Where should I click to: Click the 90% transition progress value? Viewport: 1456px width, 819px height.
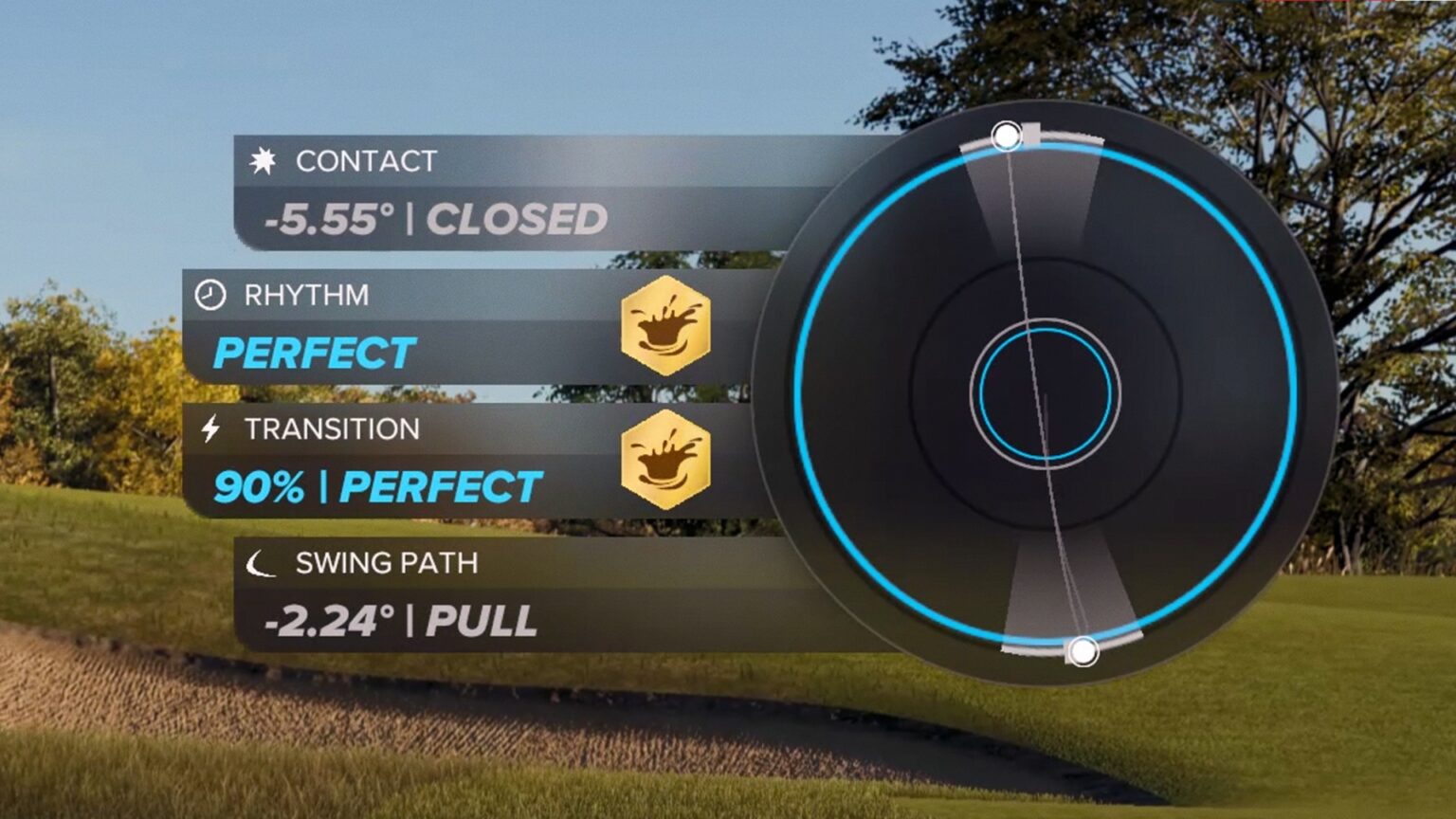[261, 487]
